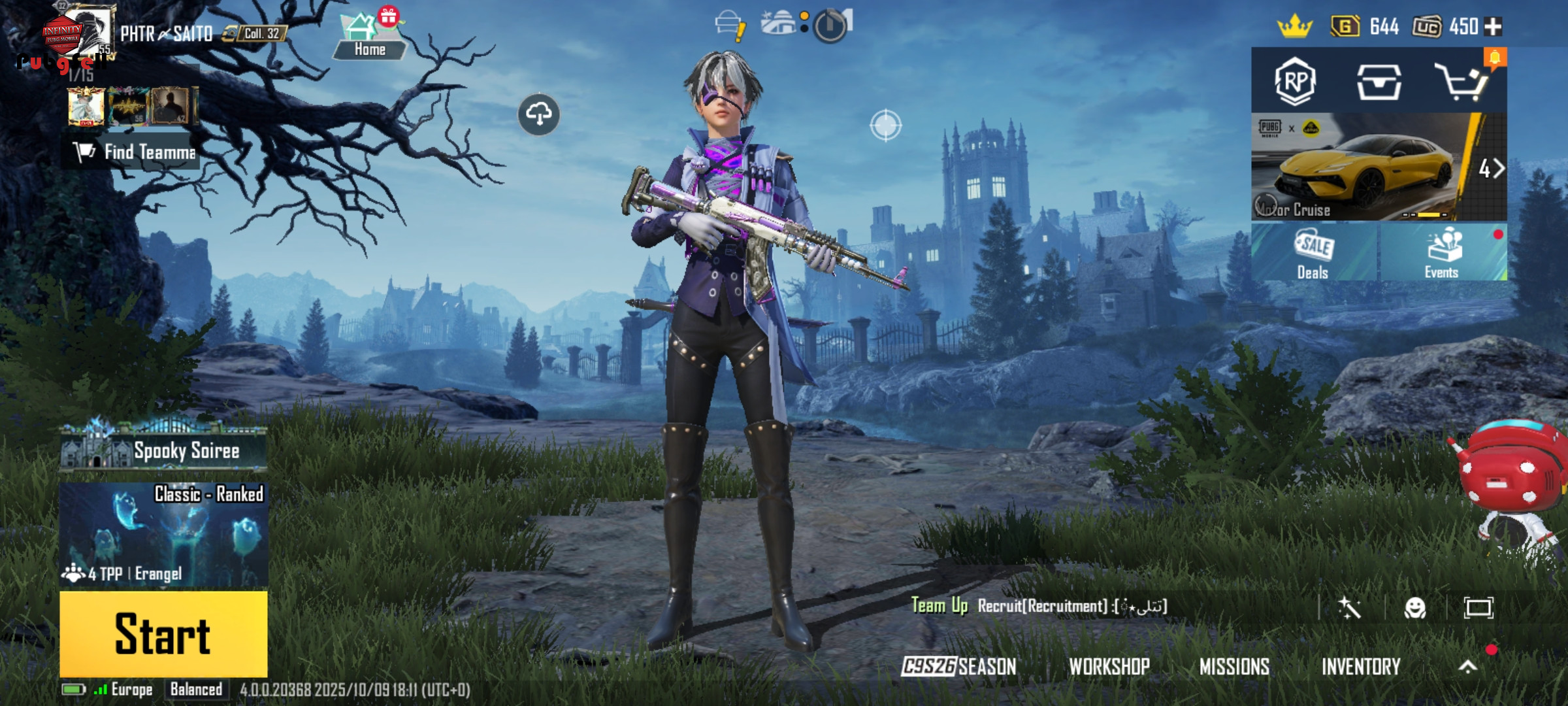Add UC with the plus button
Viewport: 1568px width, 706px height.
pyautogui.click(x=1494, y=26)
